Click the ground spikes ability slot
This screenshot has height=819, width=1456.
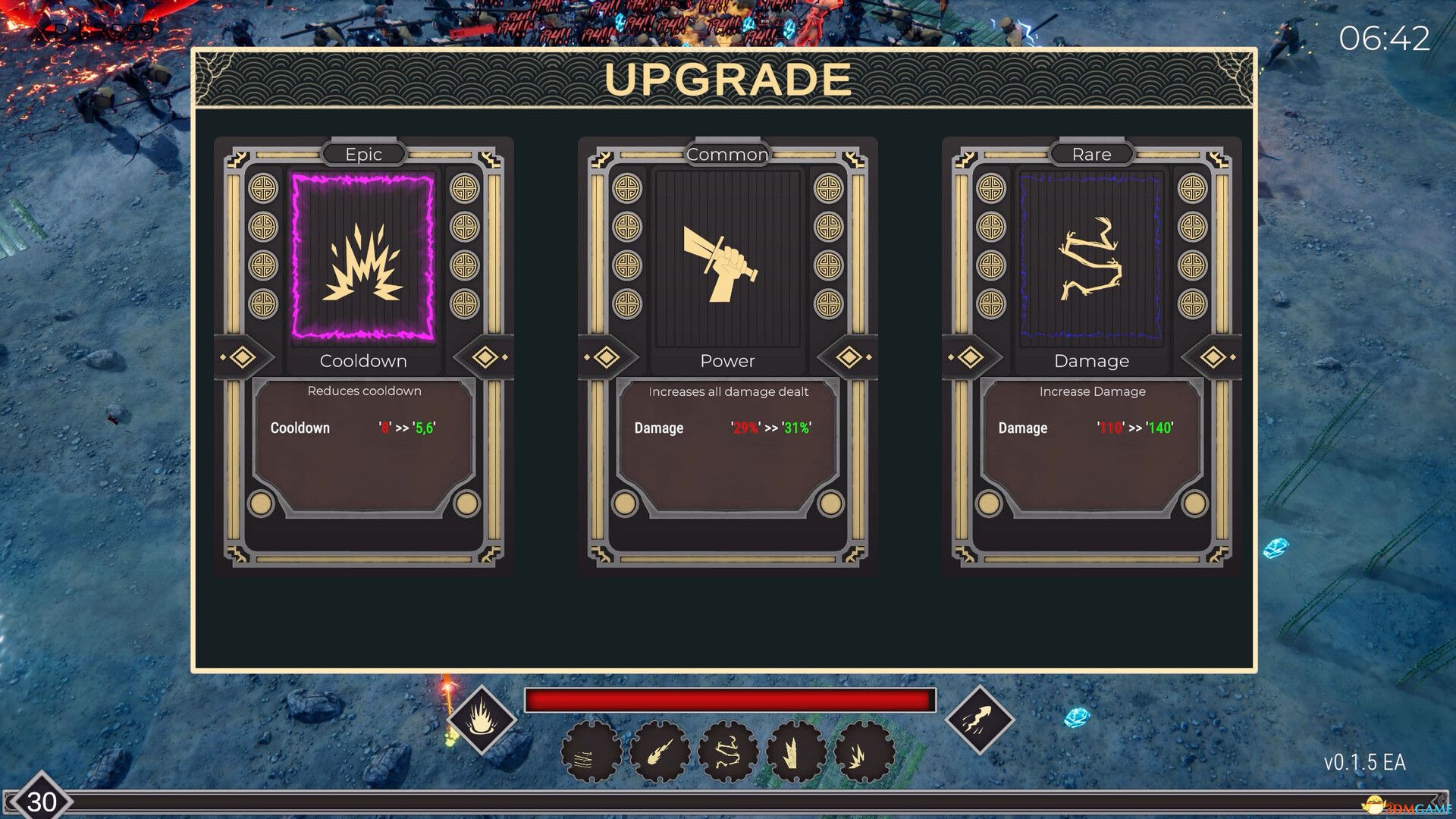[795, 753]
